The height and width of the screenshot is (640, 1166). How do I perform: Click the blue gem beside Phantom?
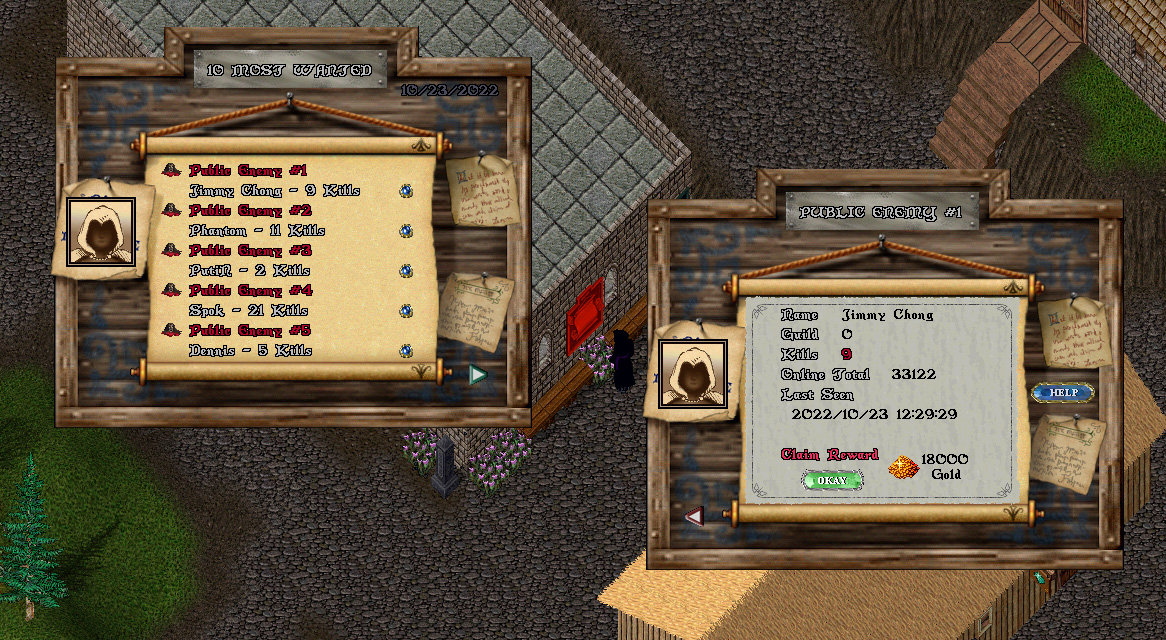406,230
